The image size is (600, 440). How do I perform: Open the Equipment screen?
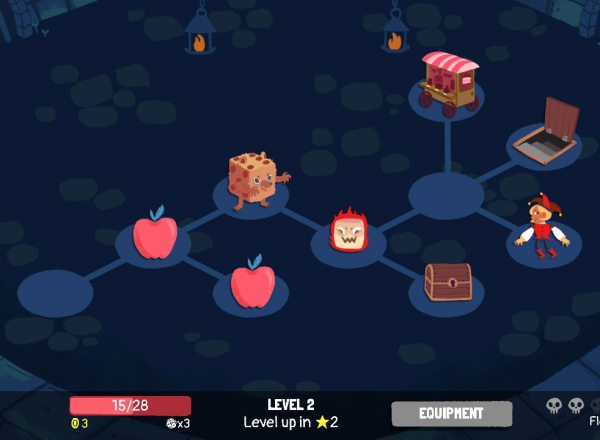pos(451,413)
